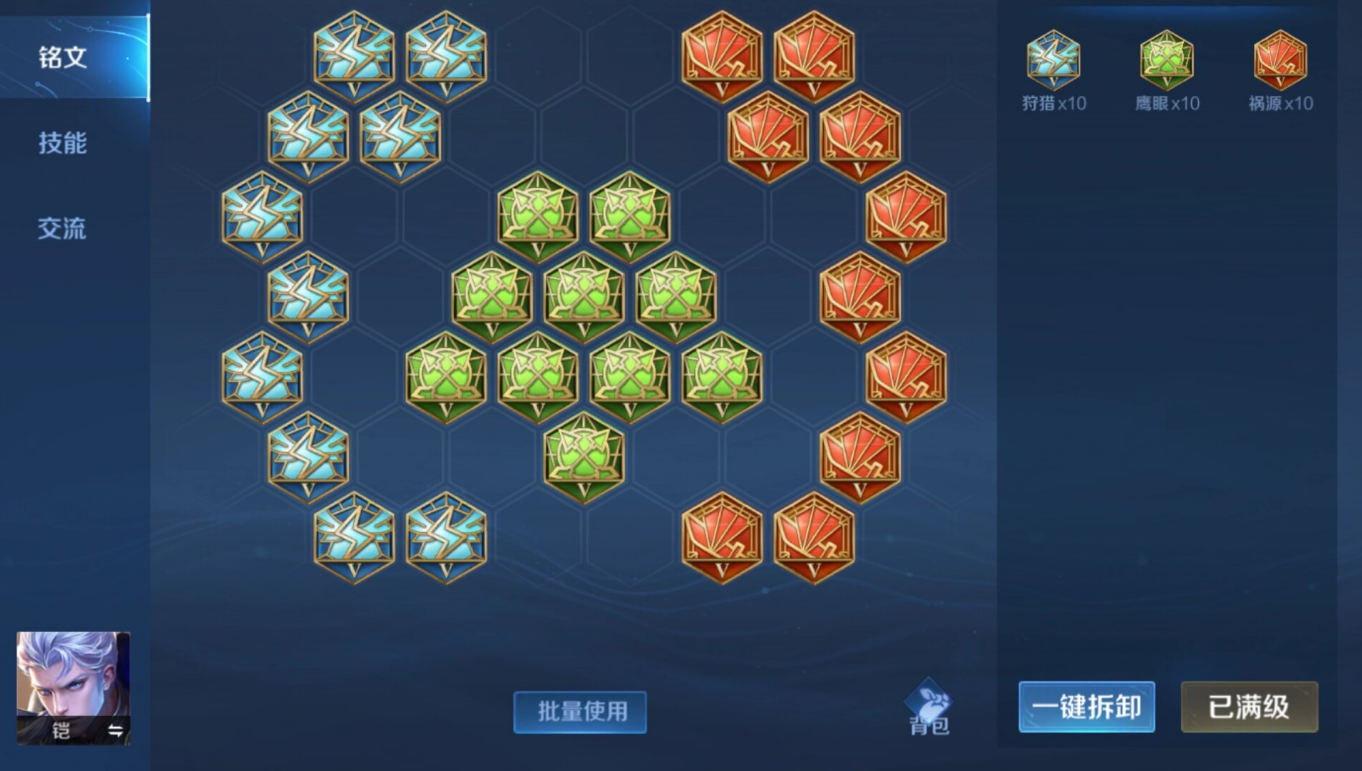Select the 交流 tab
Image resolution: width=1362 pixels, height=771 pixels.
tap(63, 228)
